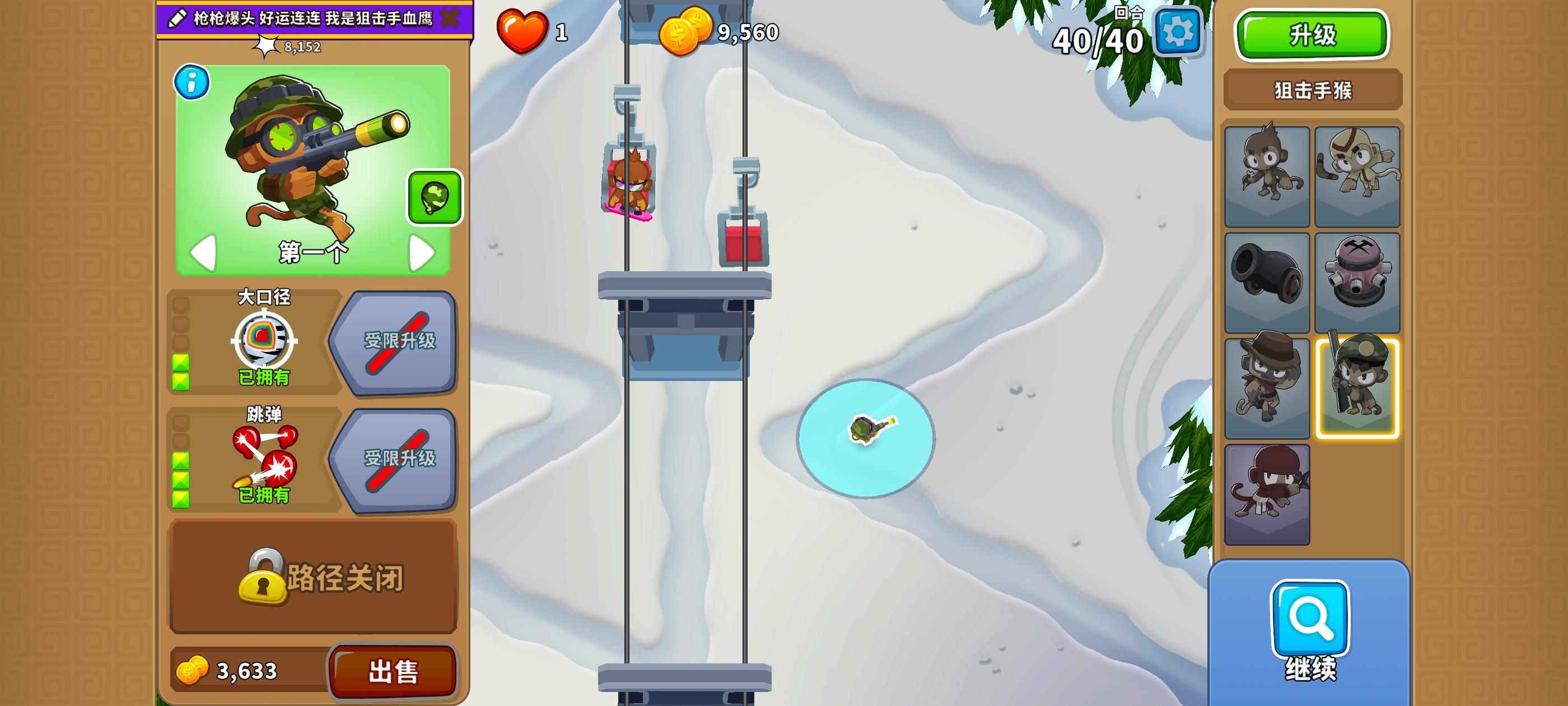Select the Bomb Shooter cannon icon
This screenshot has height=706, width=1568.
coord(1267,282)
